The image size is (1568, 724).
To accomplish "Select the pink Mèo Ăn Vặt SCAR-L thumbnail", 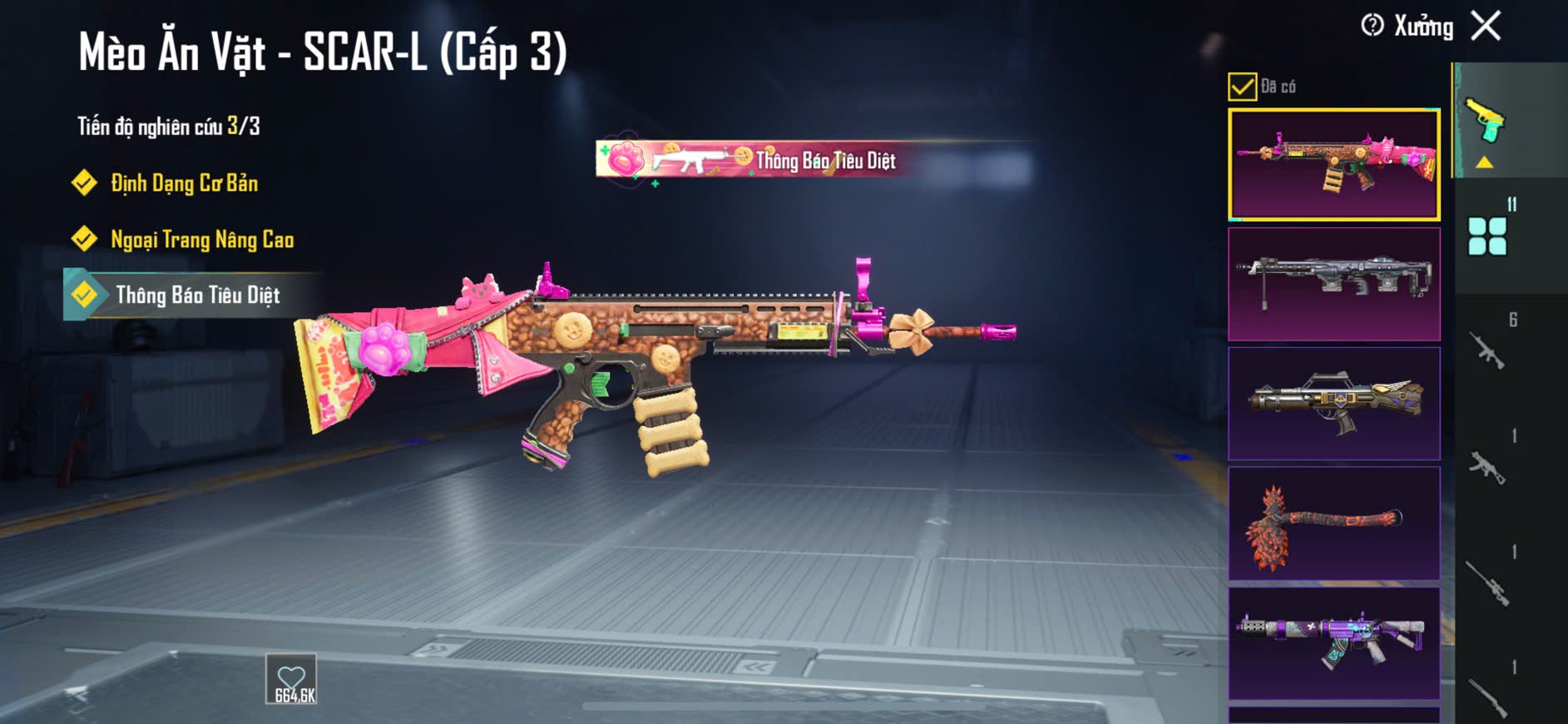I will click(1333, 164).
